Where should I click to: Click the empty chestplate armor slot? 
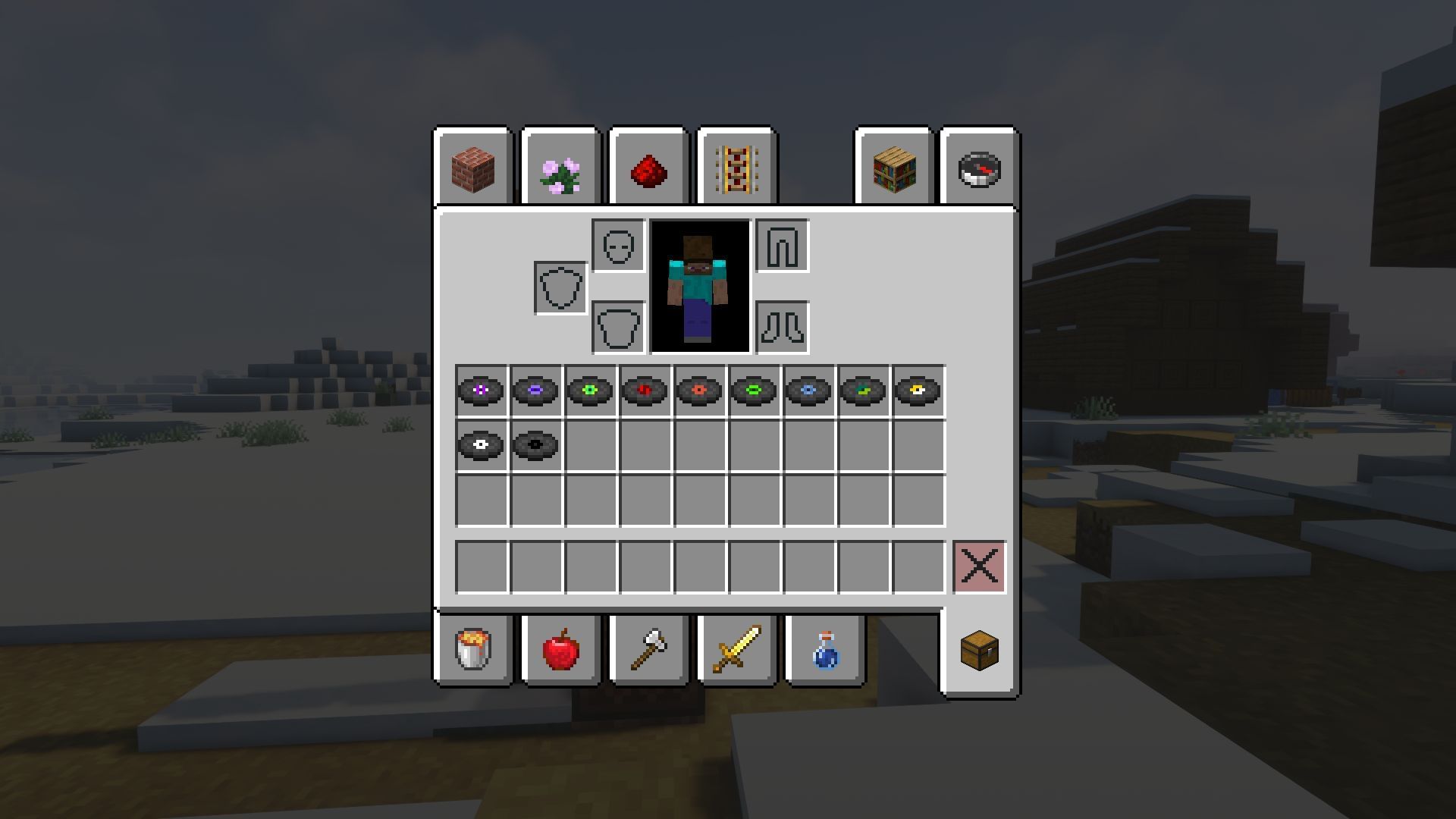pos(616,326)
